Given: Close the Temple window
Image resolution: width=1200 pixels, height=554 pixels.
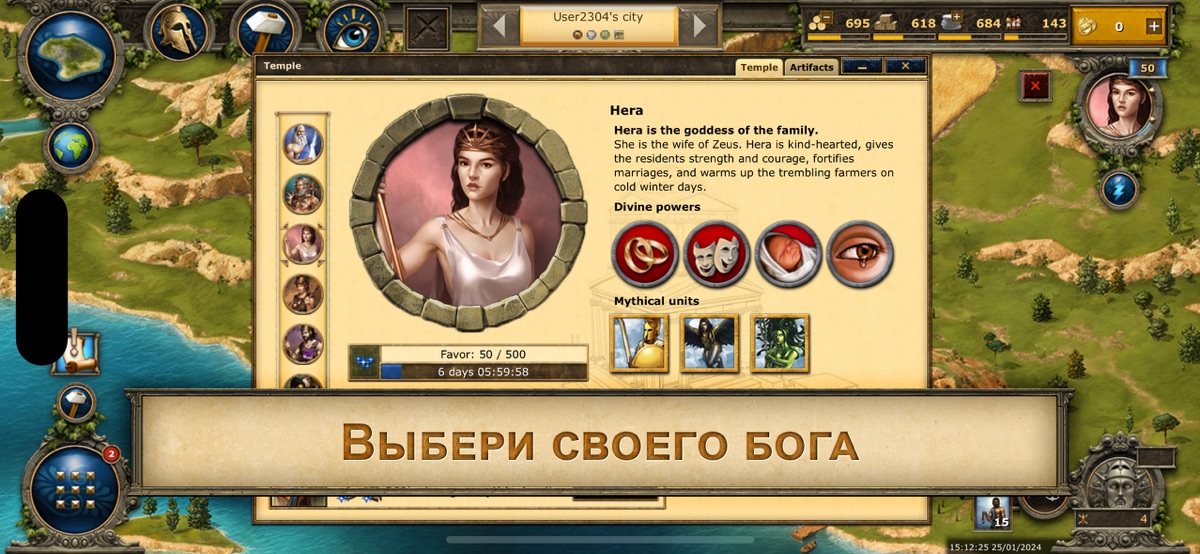Looking at the screenshot, I should coord(905,66).
